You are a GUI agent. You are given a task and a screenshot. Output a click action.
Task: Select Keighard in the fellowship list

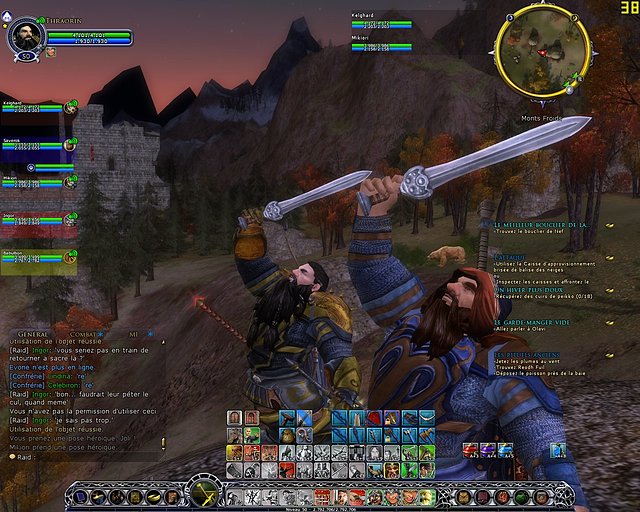[35, 108]
